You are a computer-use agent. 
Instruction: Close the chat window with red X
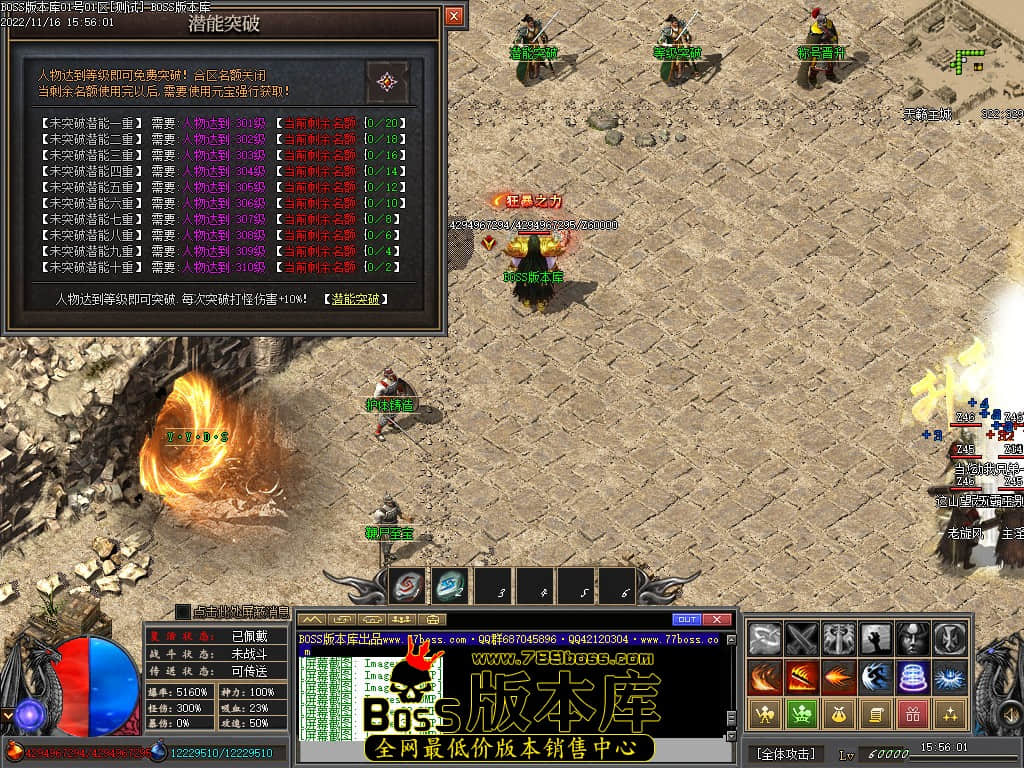(x=718, y=619)
